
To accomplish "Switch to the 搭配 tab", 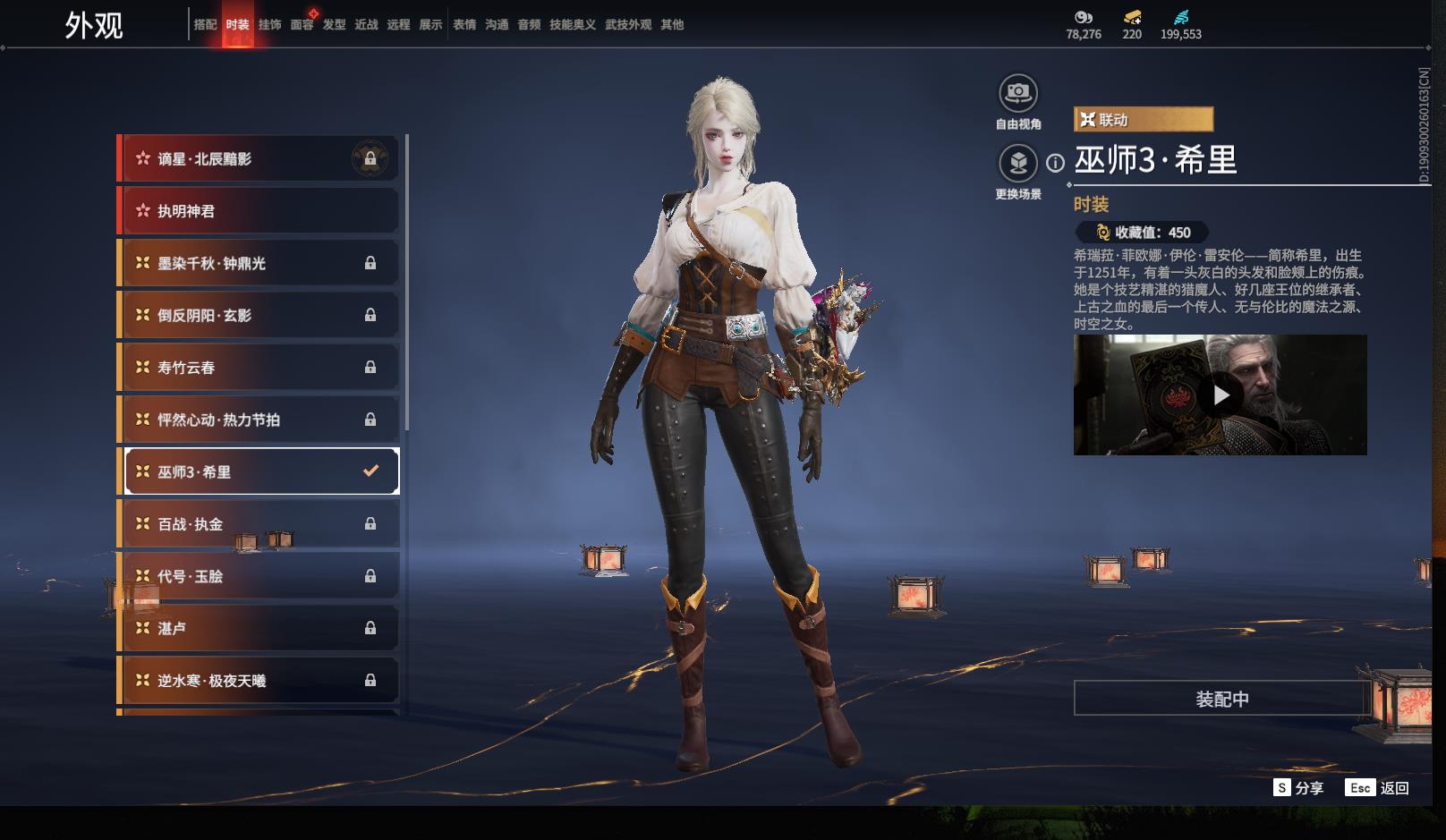I will 205,25.
